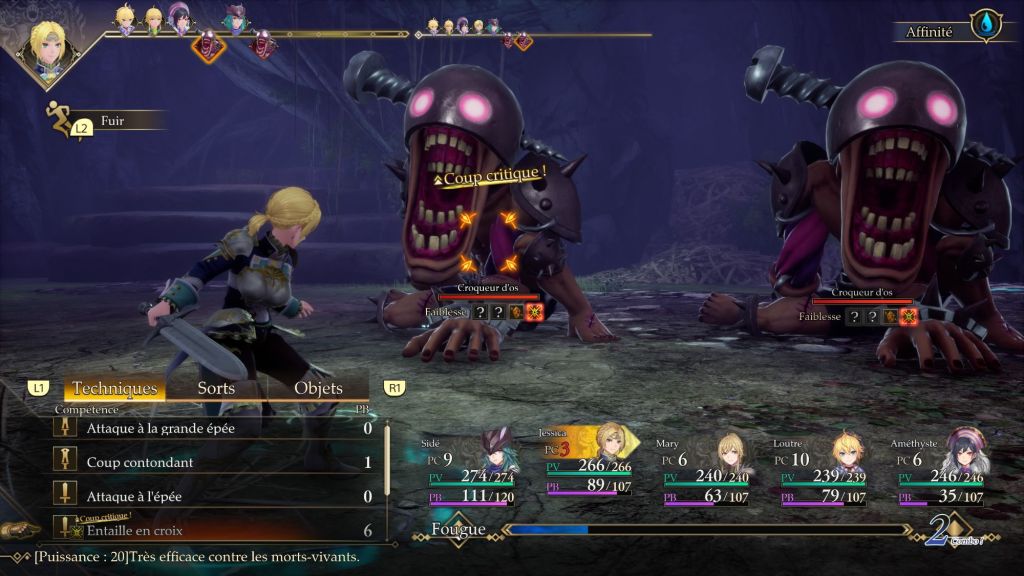Switch to the Objets tab
This screenshot has height=576, width=1024.
click(318, 388)
